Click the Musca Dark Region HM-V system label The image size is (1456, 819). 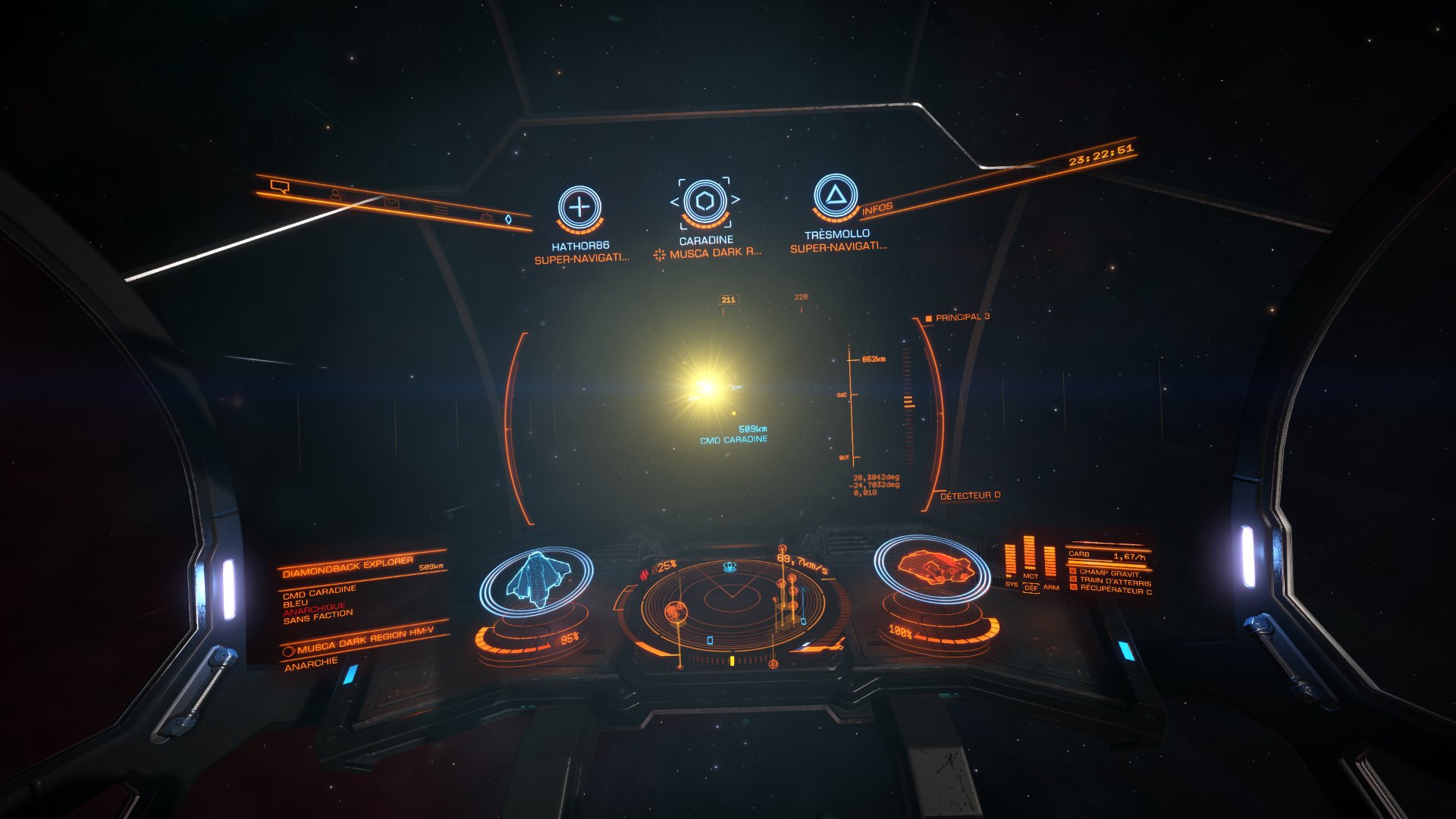click(x=366, y=642)
